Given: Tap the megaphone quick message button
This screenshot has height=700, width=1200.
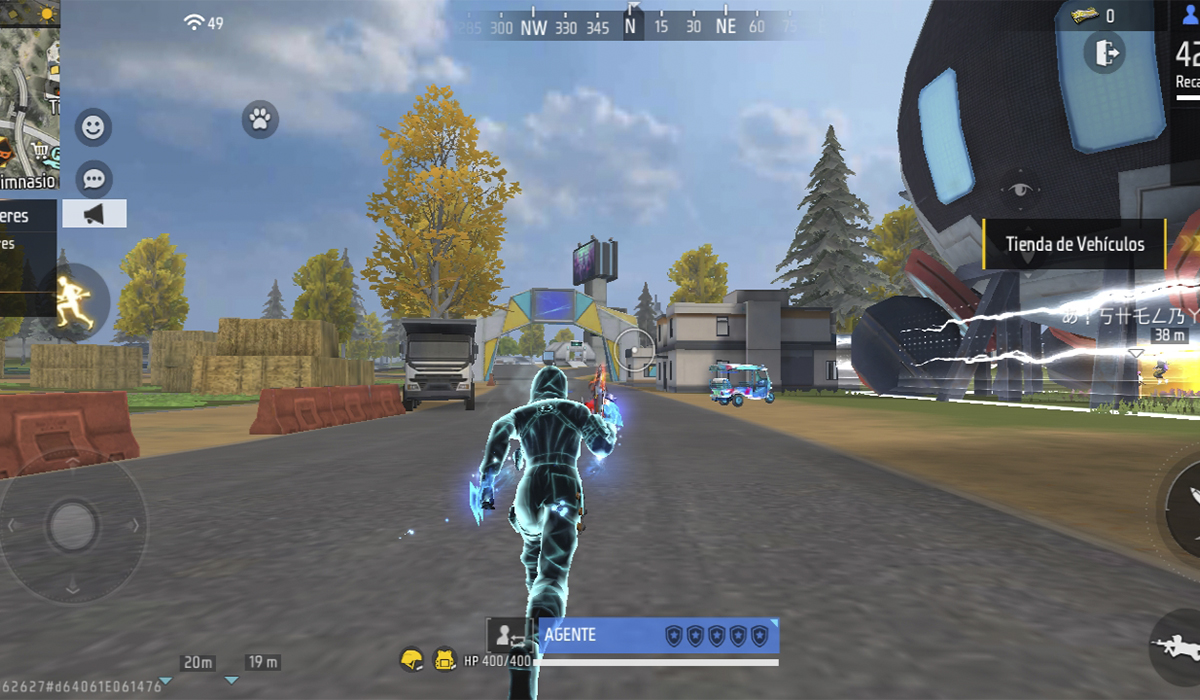Looking at the screenshot, I should (x=94, y=214).
